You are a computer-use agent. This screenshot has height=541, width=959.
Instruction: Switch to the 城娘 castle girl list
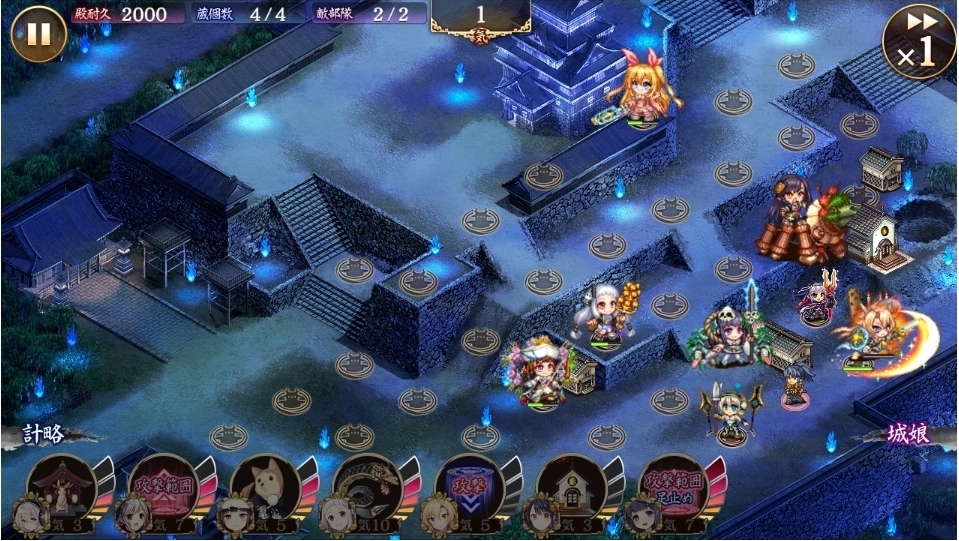pyautogui.click(x=909, y=434)
